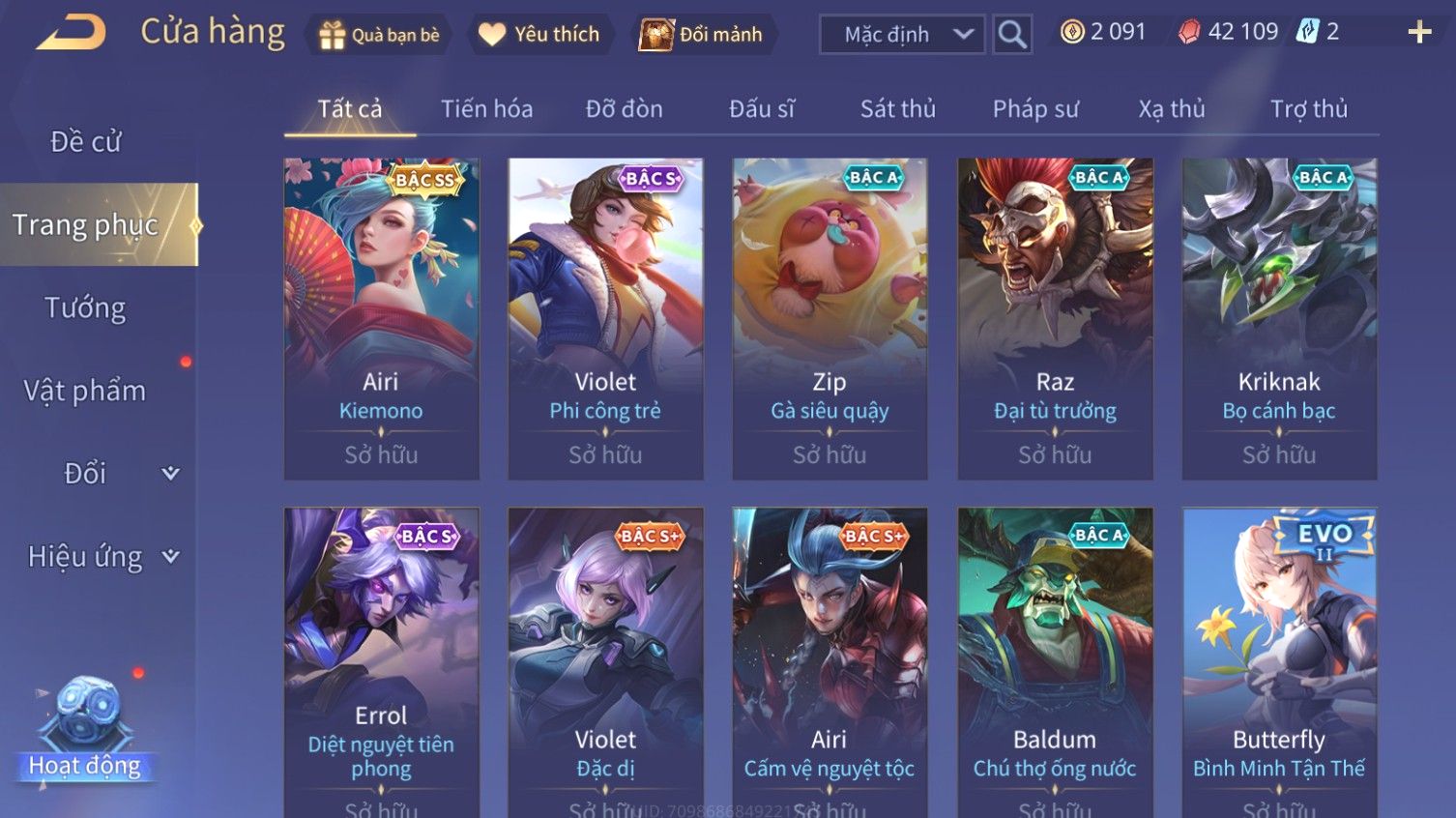Select the Pháp sư category tab
Screen dimensions: 1456x818
pos(1034,109)
